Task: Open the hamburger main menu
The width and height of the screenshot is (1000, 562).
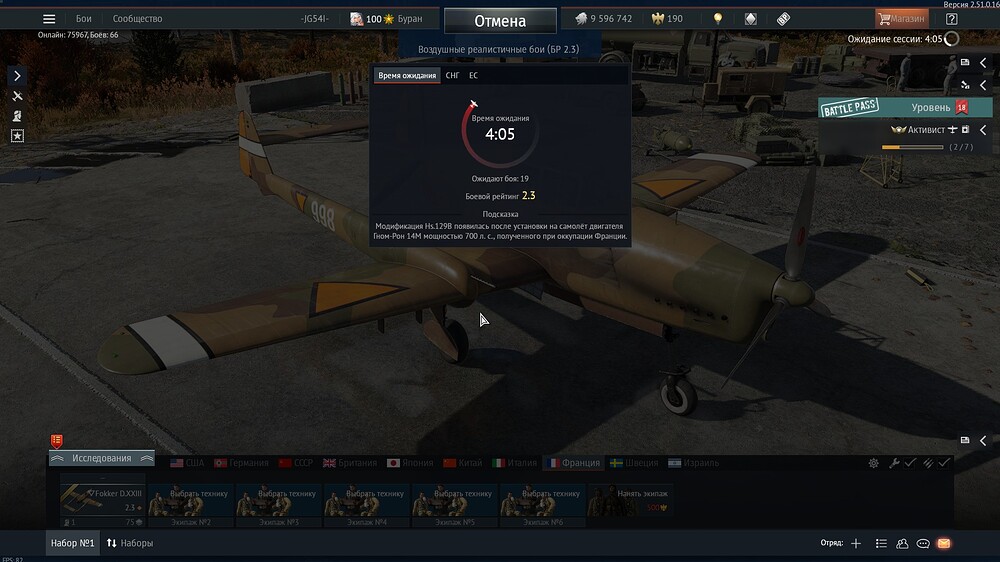Action: 49,19
